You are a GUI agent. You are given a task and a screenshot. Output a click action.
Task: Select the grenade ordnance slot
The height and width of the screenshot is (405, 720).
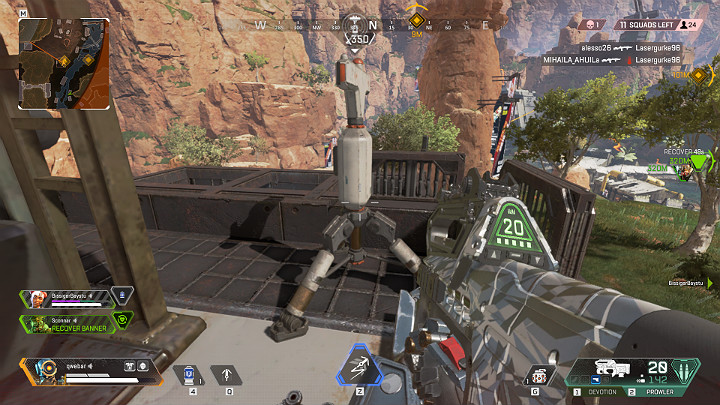538,375
